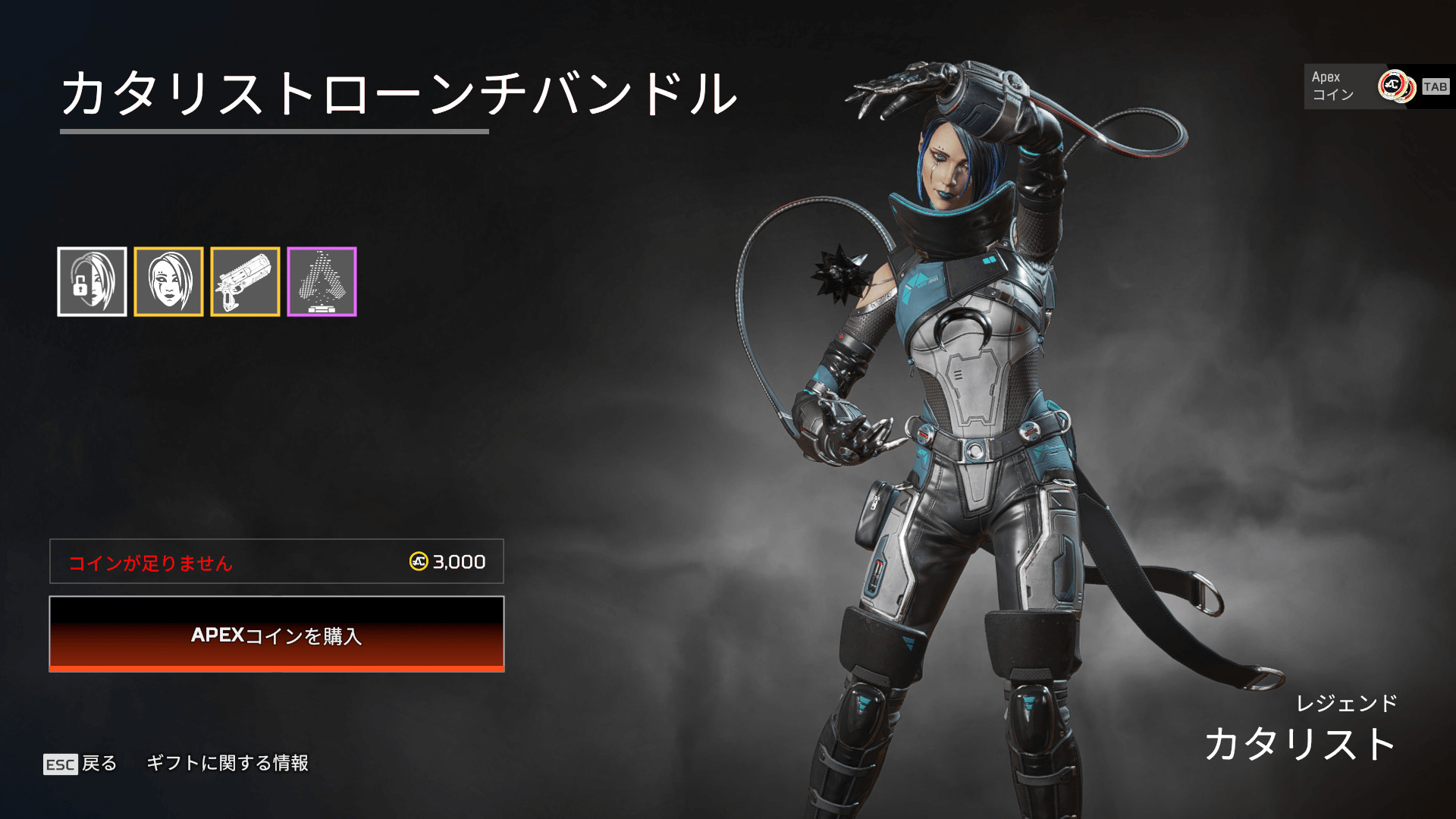The height and width of the screenshot is (819, 1456).
Task: Select the gold-framed Catalyst skin thumbnail
Action: [x=168, y=281]
